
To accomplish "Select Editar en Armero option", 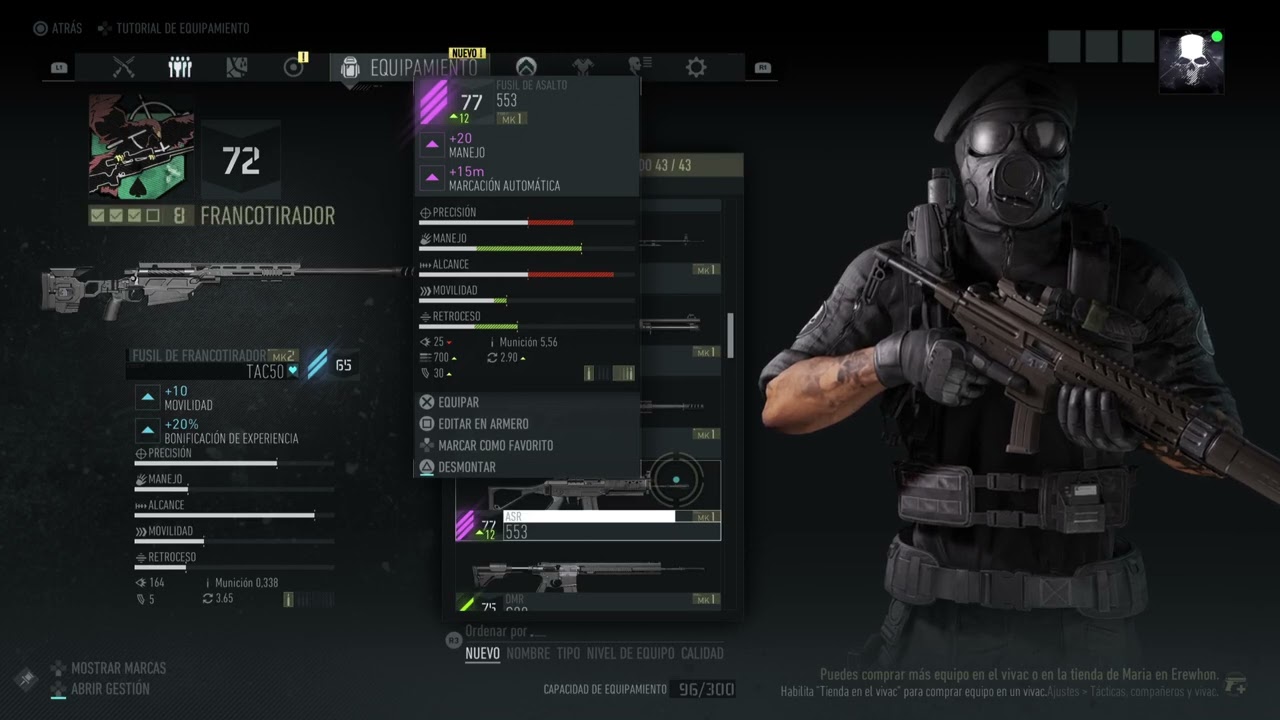I will pos(482,424).
